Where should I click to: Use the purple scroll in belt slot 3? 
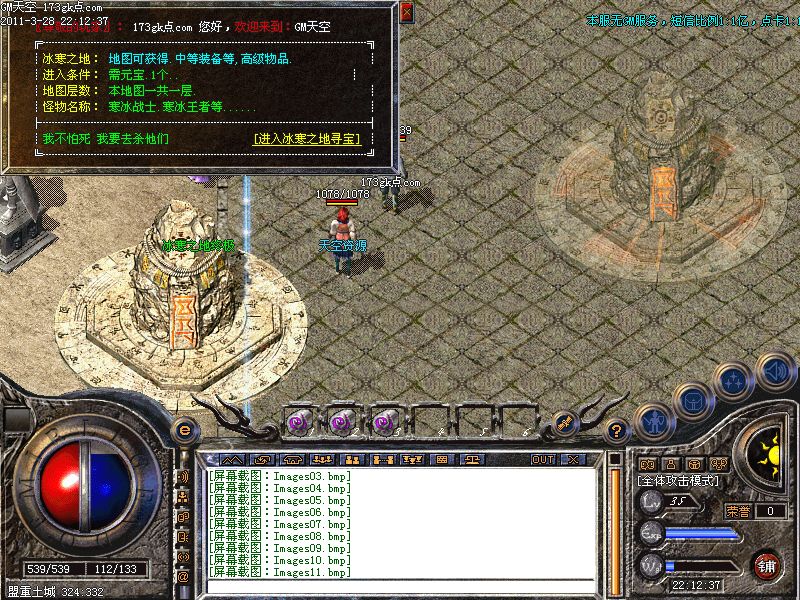click(384, 423)
